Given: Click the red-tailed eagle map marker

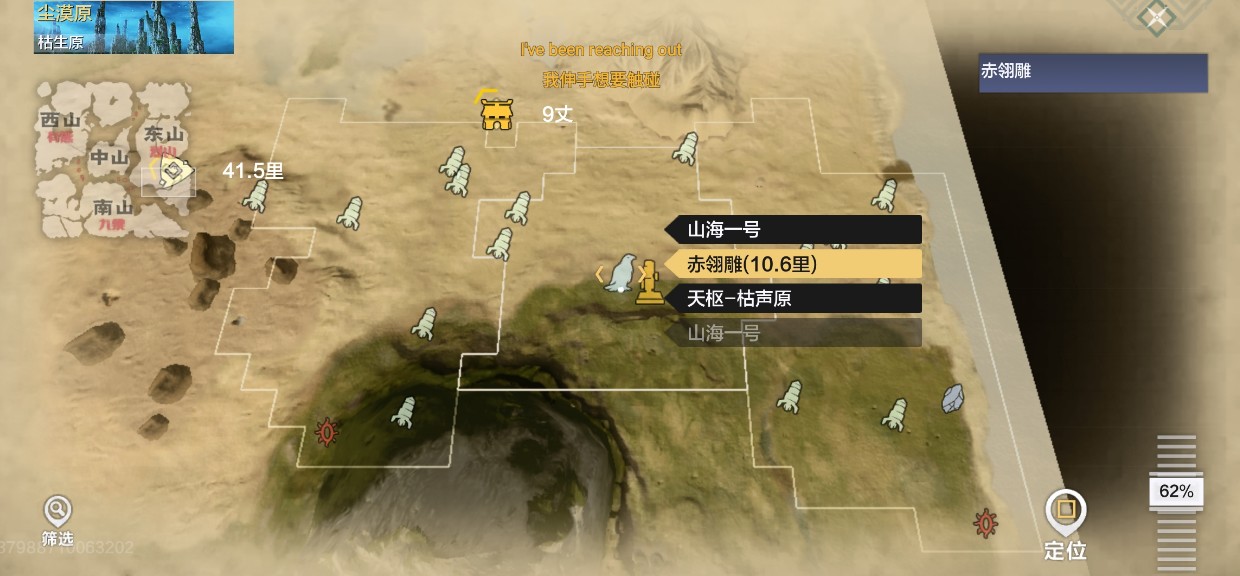Looking at the screenshot, I should (622, 272).
